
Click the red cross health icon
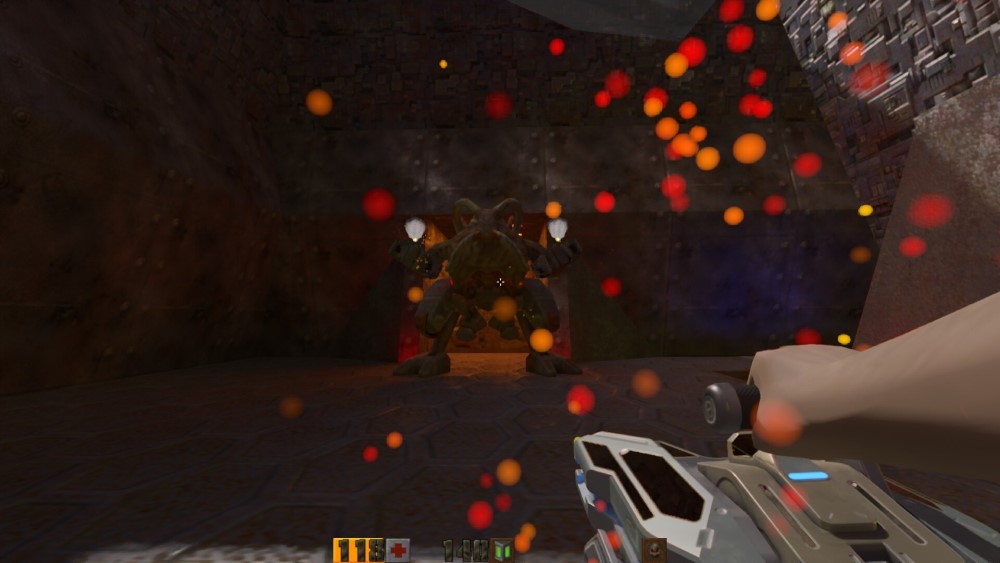[x=398, y=550]
